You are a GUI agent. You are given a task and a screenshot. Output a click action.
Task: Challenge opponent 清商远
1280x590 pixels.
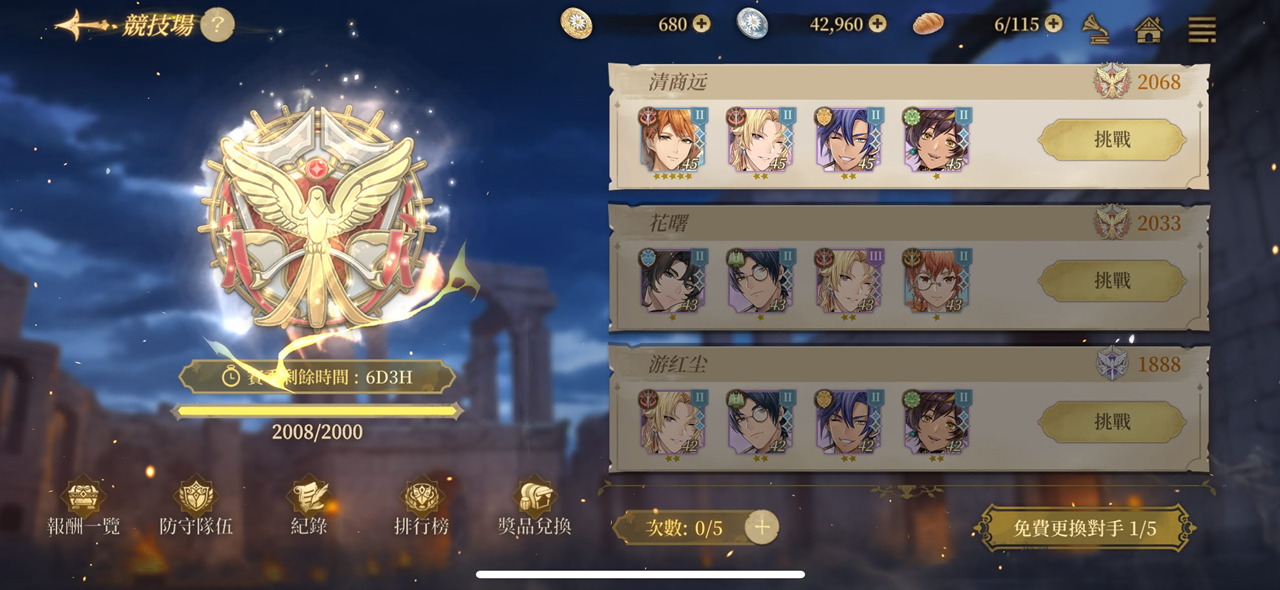[1112, 140]
